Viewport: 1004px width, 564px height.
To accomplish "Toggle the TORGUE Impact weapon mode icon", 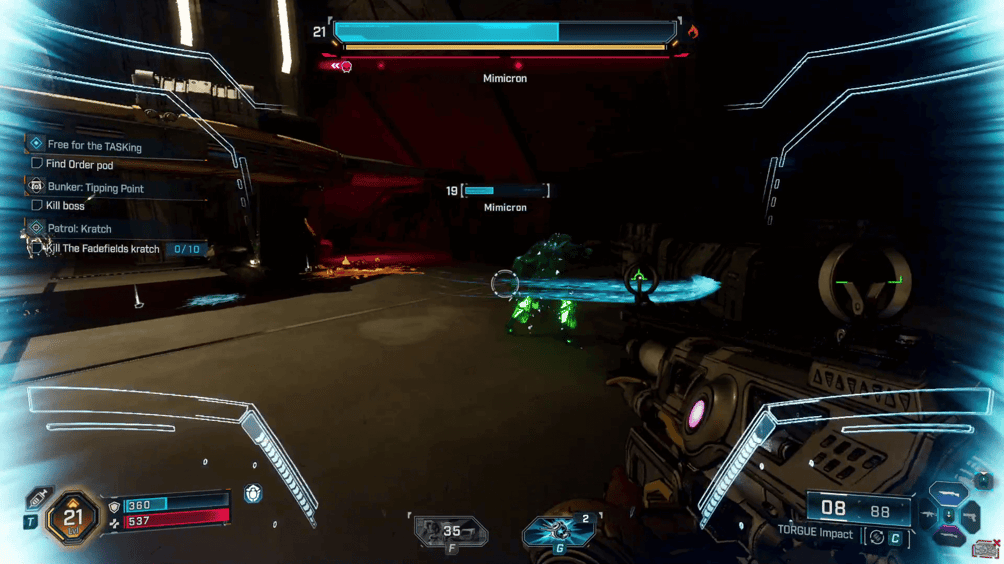I will tap(877, 538).
